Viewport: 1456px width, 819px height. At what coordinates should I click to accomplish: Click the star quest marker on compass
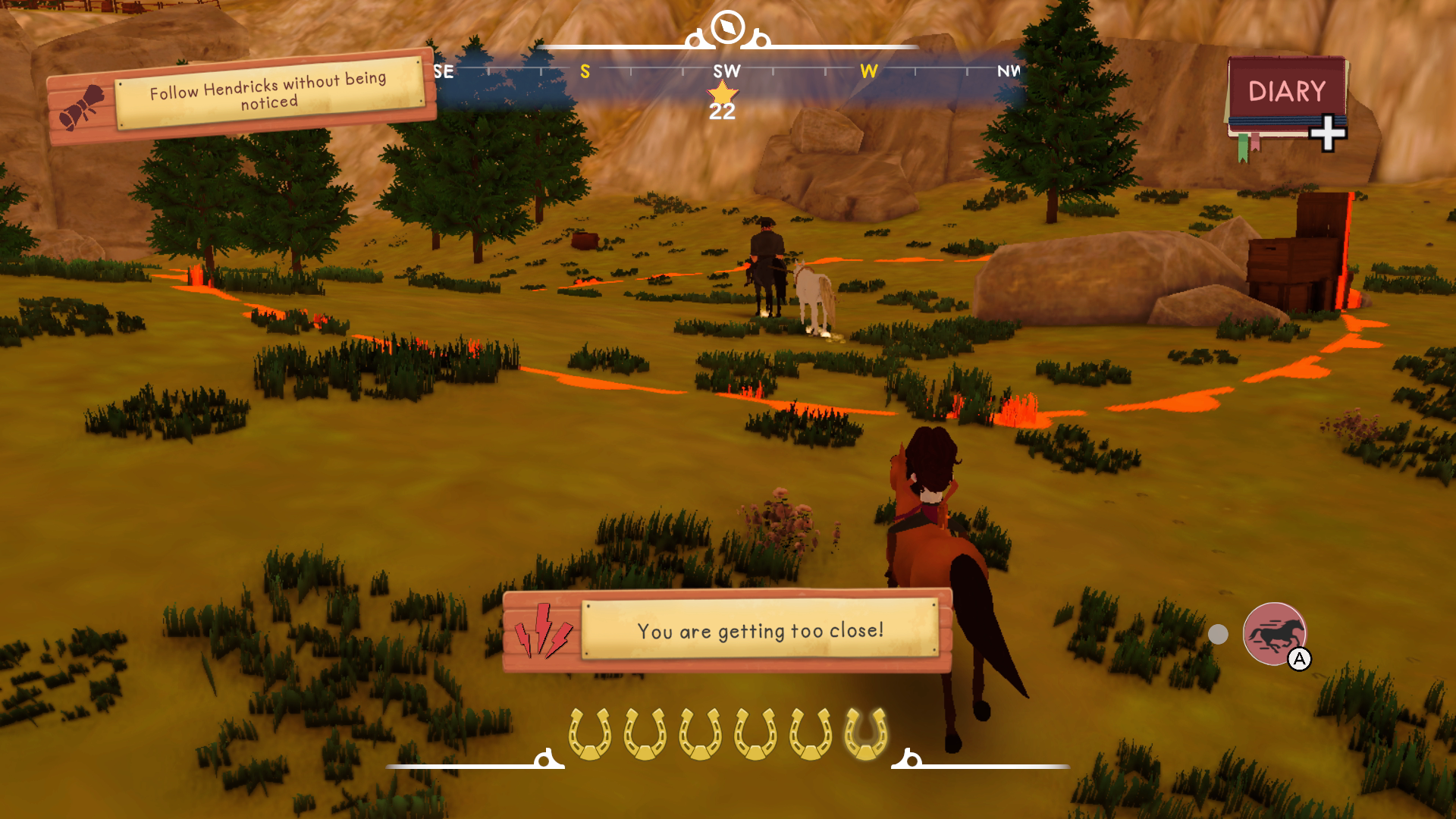coord(722,96)
